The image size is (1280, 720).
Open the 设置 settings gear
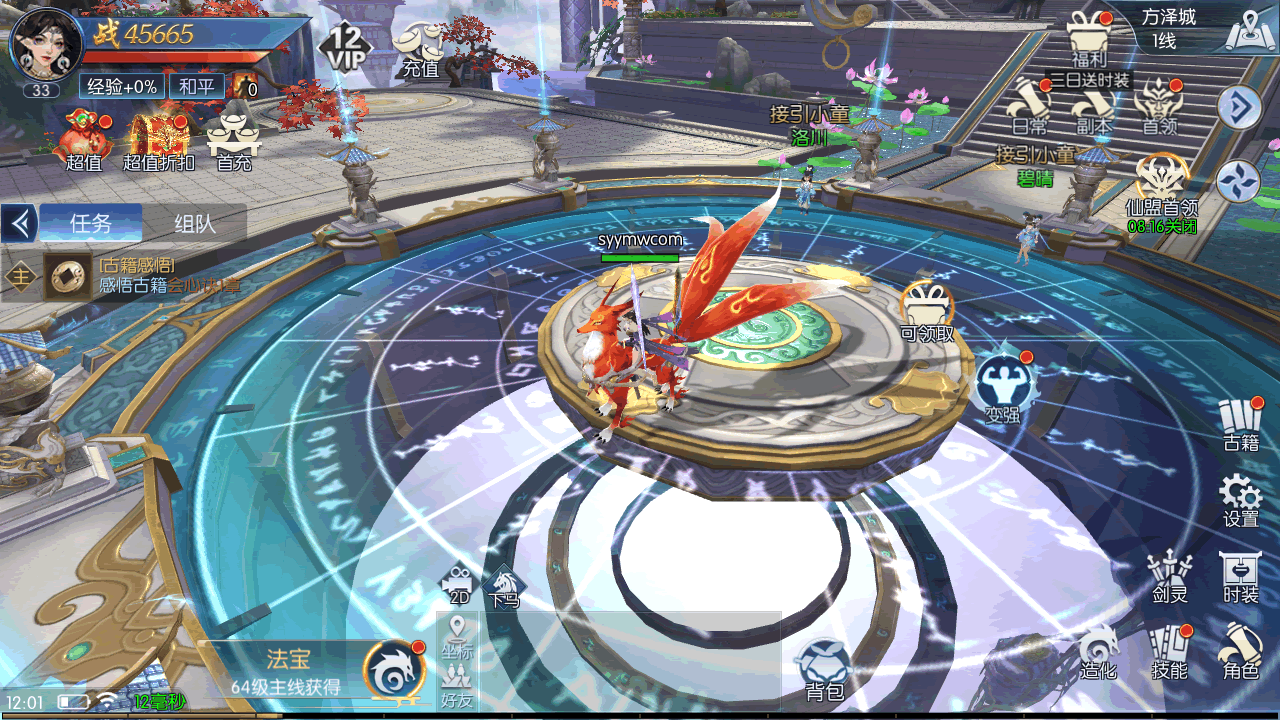click(1241, 500)
